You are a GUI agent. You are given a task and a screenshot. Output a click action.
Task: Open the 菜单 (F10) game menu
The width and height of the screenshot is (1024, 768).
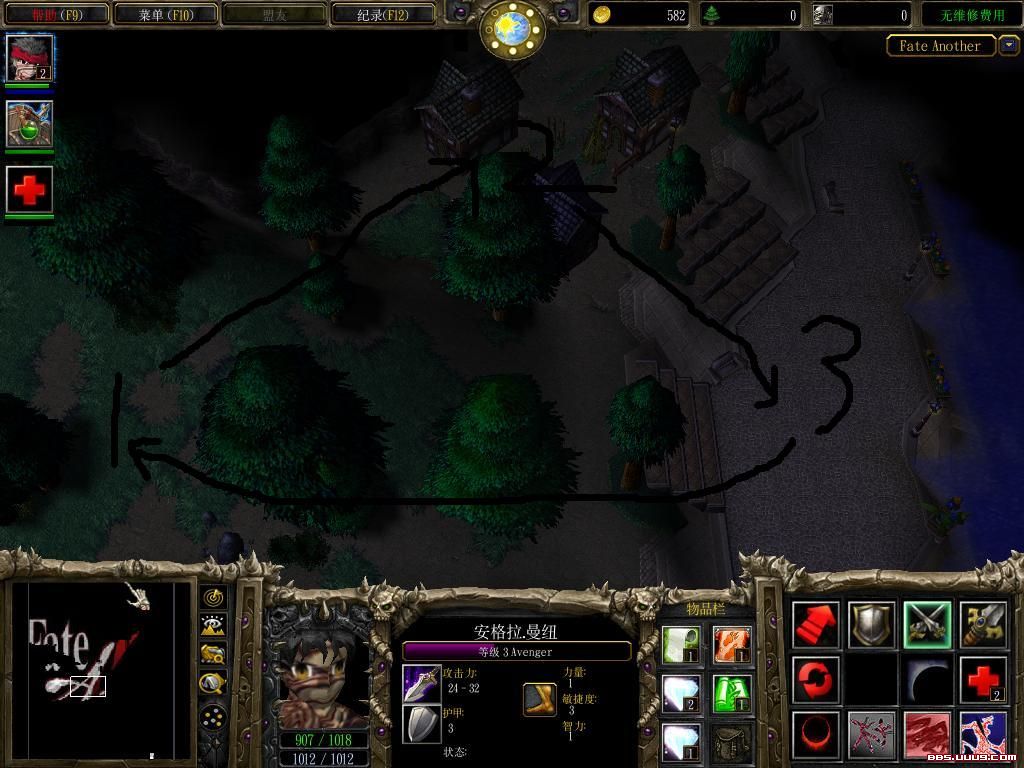click(x=164, y=15)
